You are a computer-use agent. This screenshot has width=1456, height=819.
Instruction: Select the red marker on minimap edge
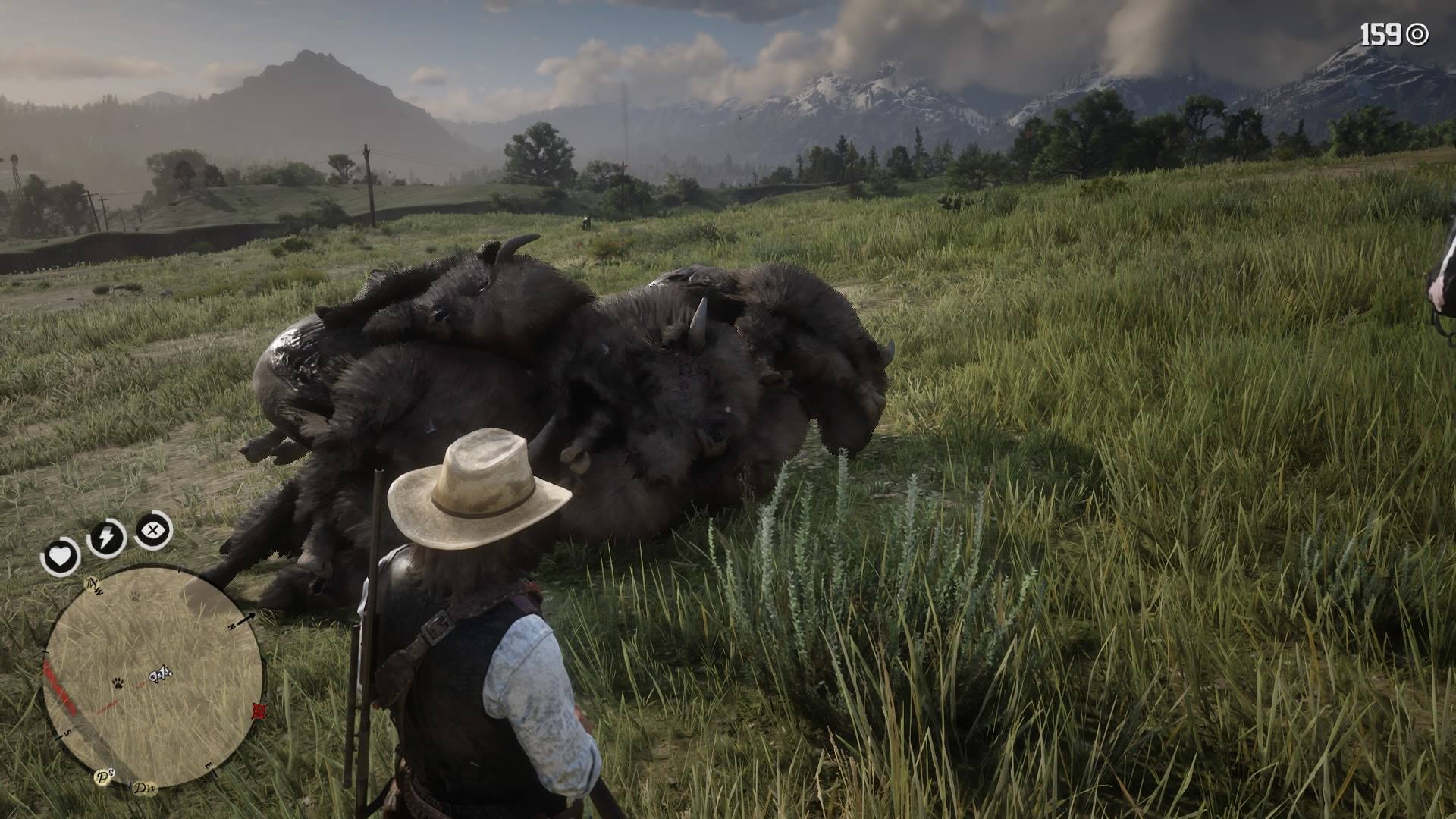(259, 711)
